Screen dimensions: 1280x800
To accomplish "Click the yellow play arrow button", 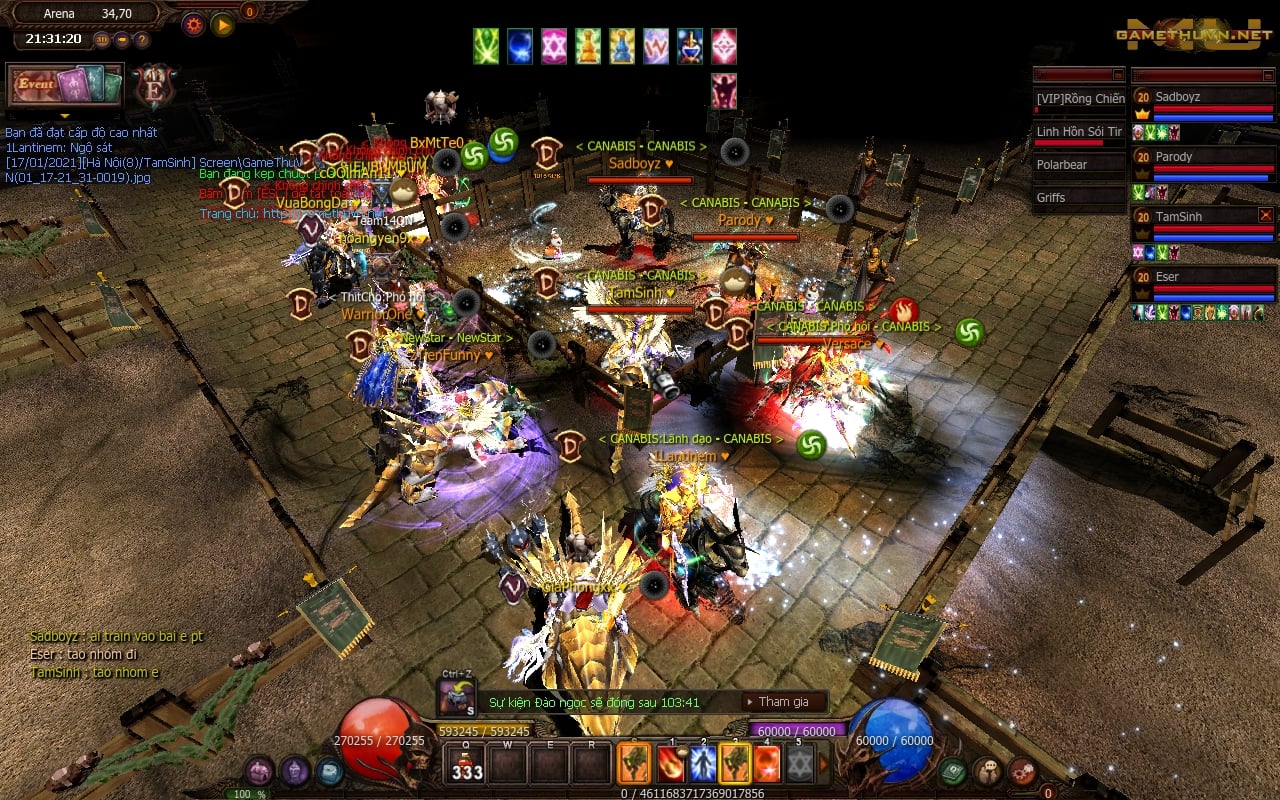I will 223,24.
